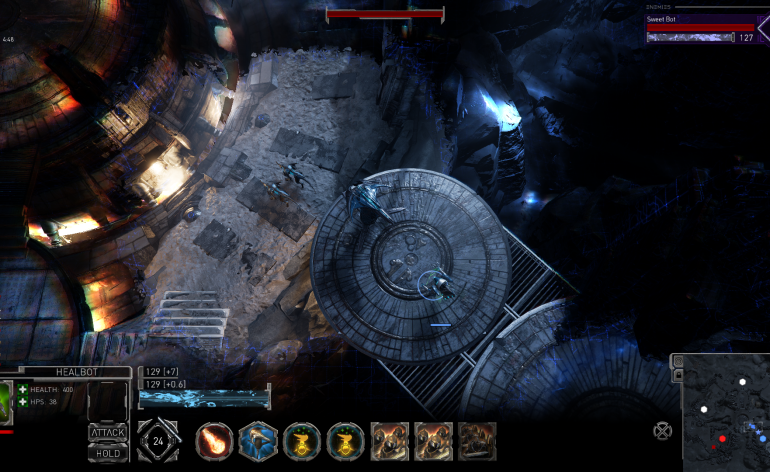The image size is (770, 472).
Task: Select the HOLD command button
Action: [107, 452]
